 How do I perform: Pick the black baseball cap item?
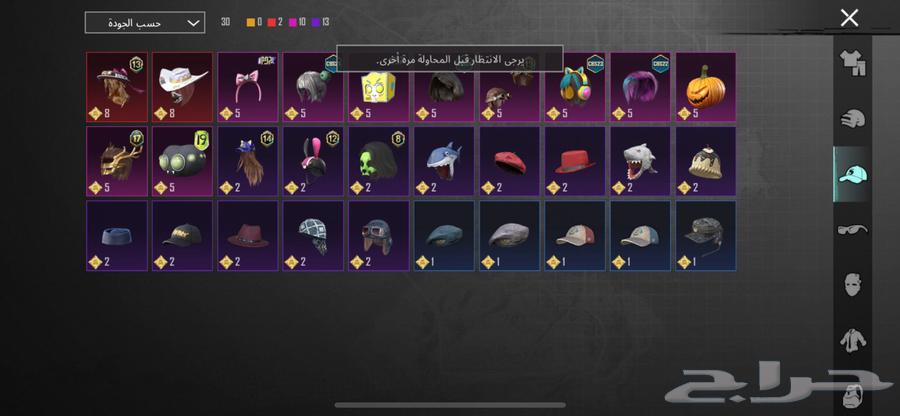(x=182, y=235)
